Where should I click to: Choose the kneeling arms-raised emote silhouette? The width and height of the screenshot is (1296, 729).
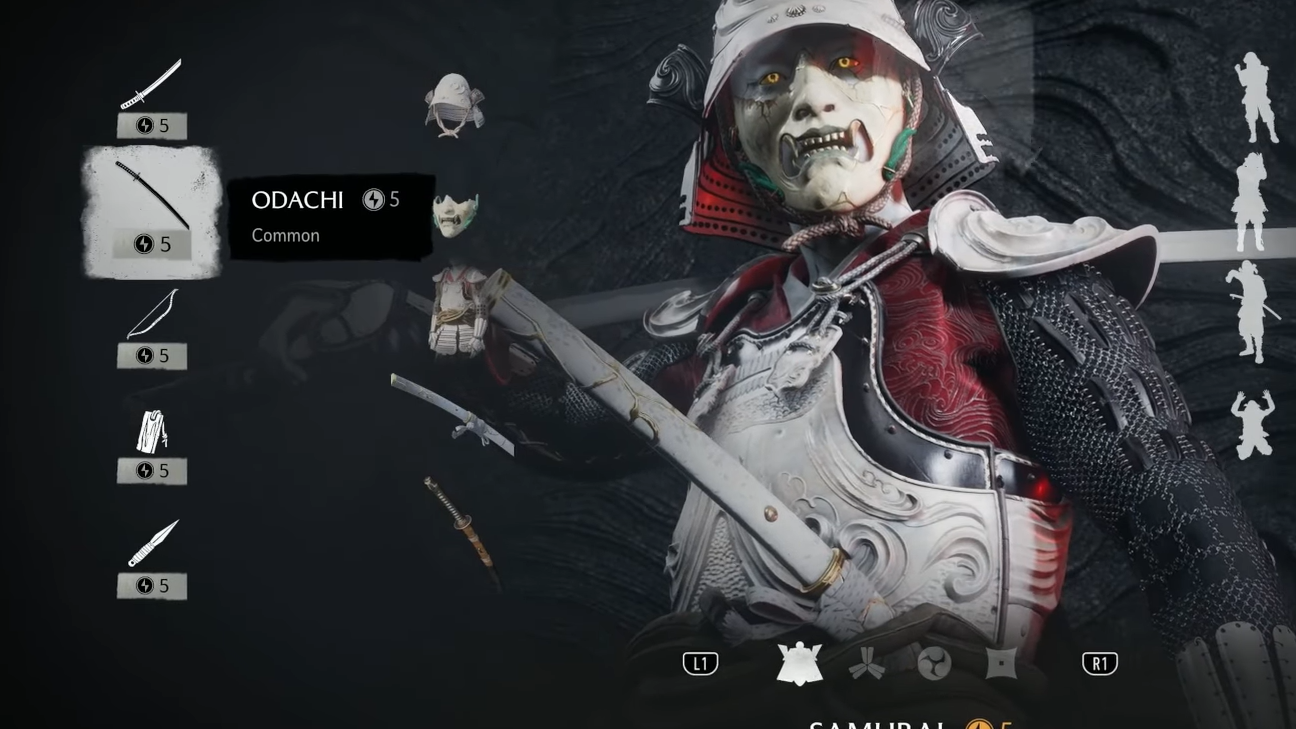click(1252, 425)
